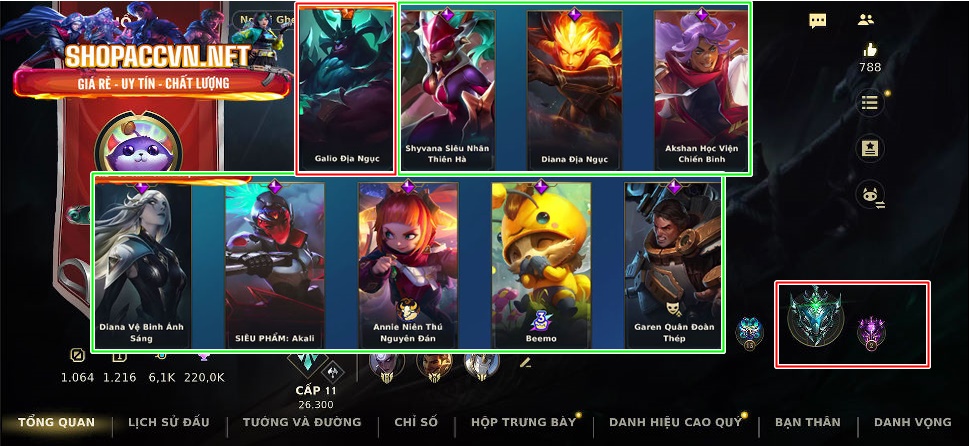Choose the Annie Niên Thú Nguyên Đán card
Screen dimensions: 969x446
pos(408,264)
